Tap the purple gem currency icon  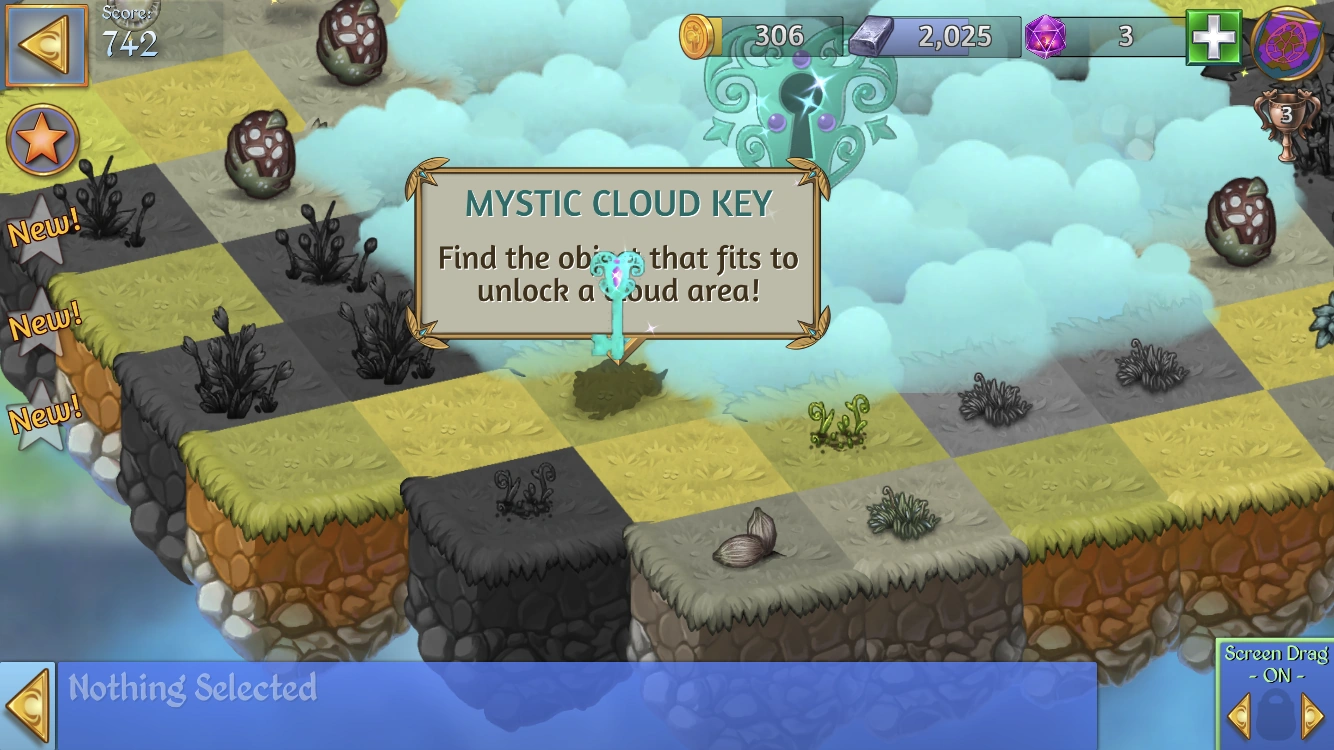coord(1046,35)
